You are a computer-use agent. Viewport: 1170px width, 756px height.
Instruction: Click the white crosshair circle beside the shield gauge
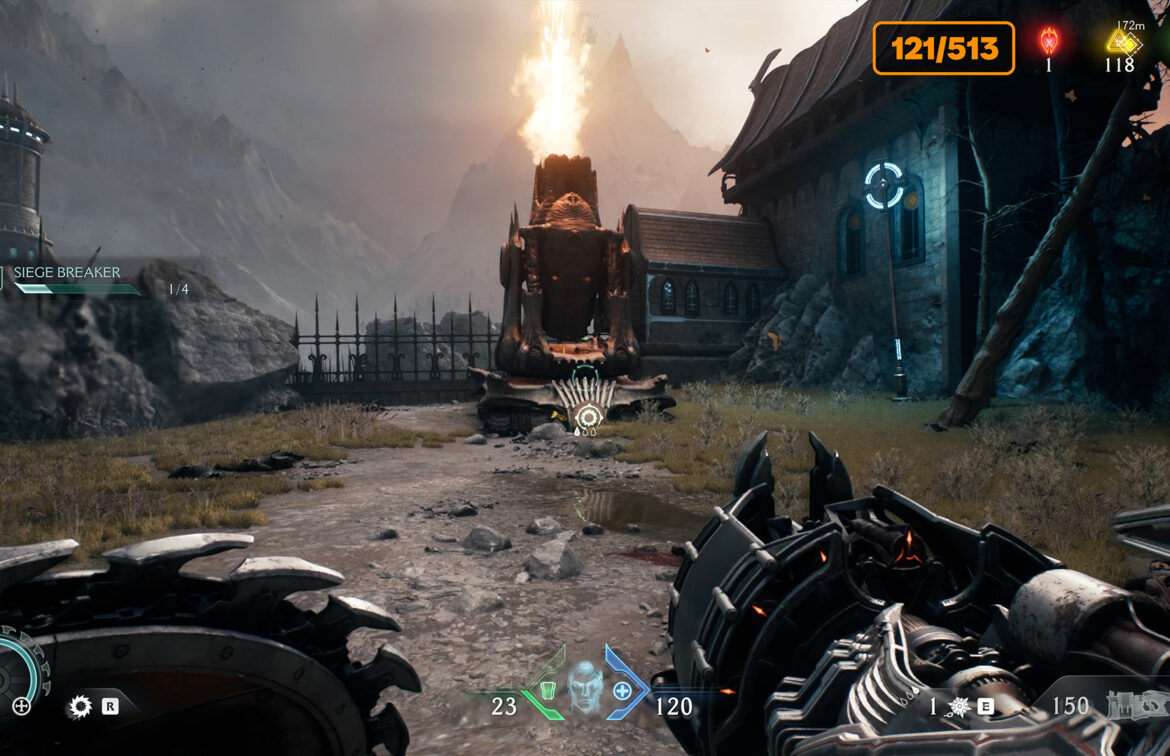tap(21, 706)
